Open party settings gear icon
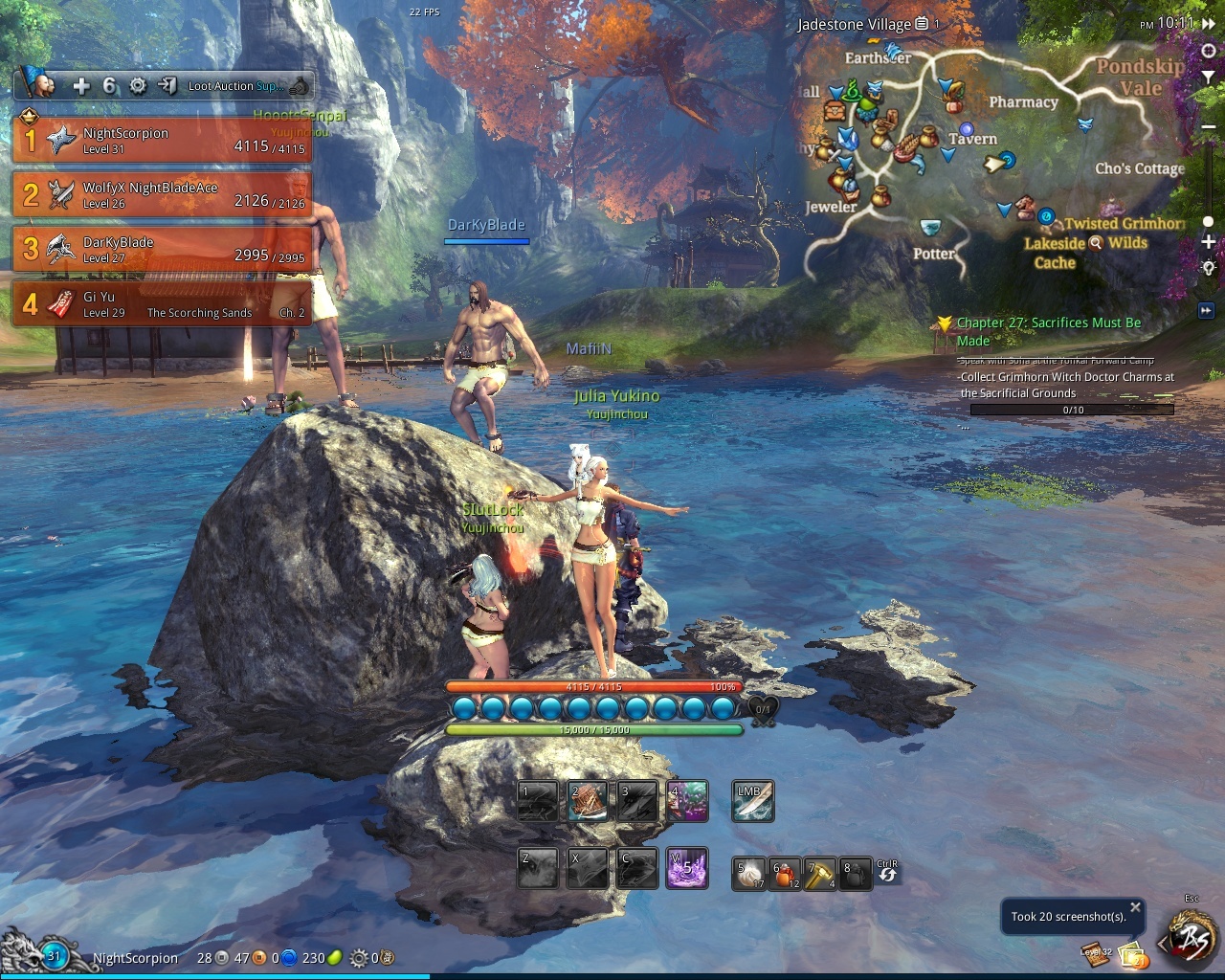This screenshot has height=980, width=1225. pyautogui.click(x=138, y=86)
